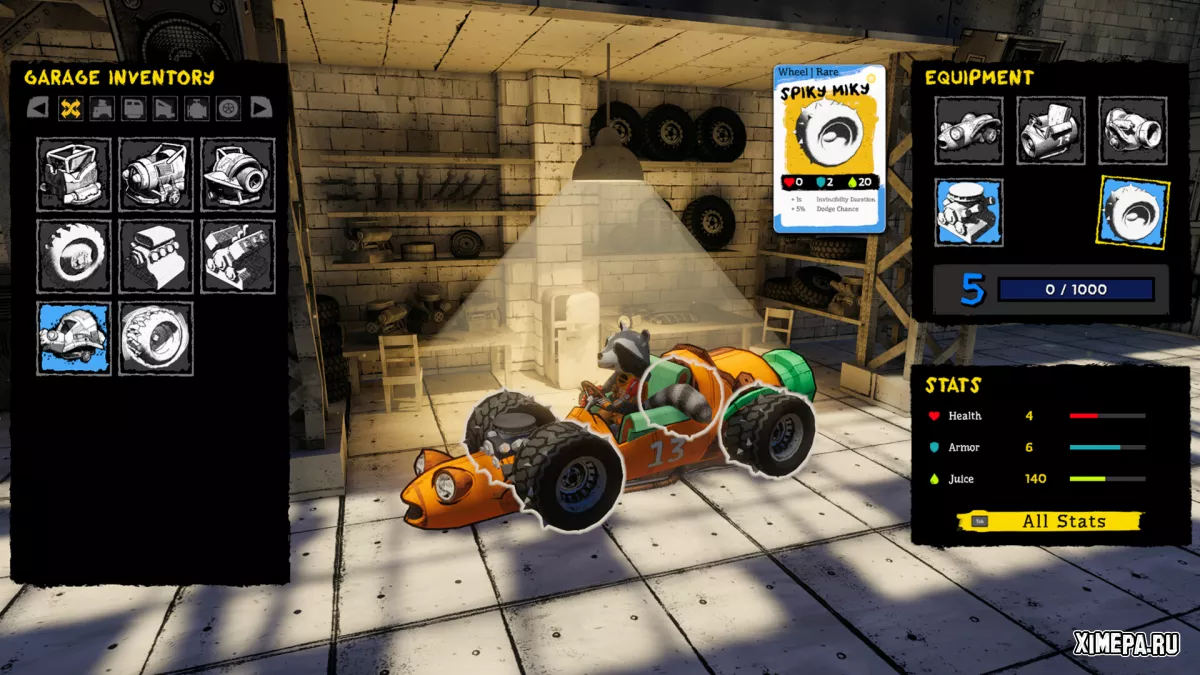The image size is (1200, 675).
Task: Switch to the wheel category tab
Action: 229,108
